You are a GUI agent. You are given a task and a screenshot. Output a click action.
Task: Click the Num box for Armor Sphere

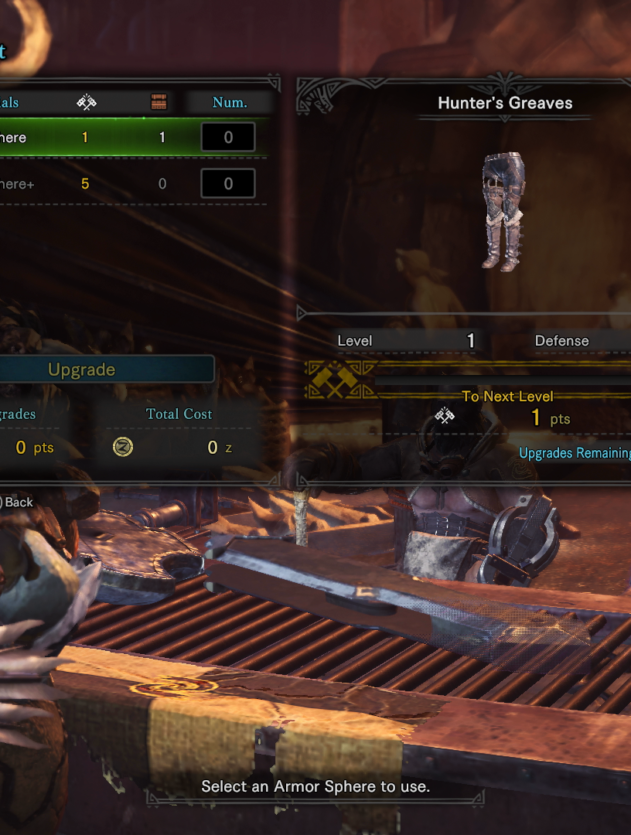coord(227,137)
